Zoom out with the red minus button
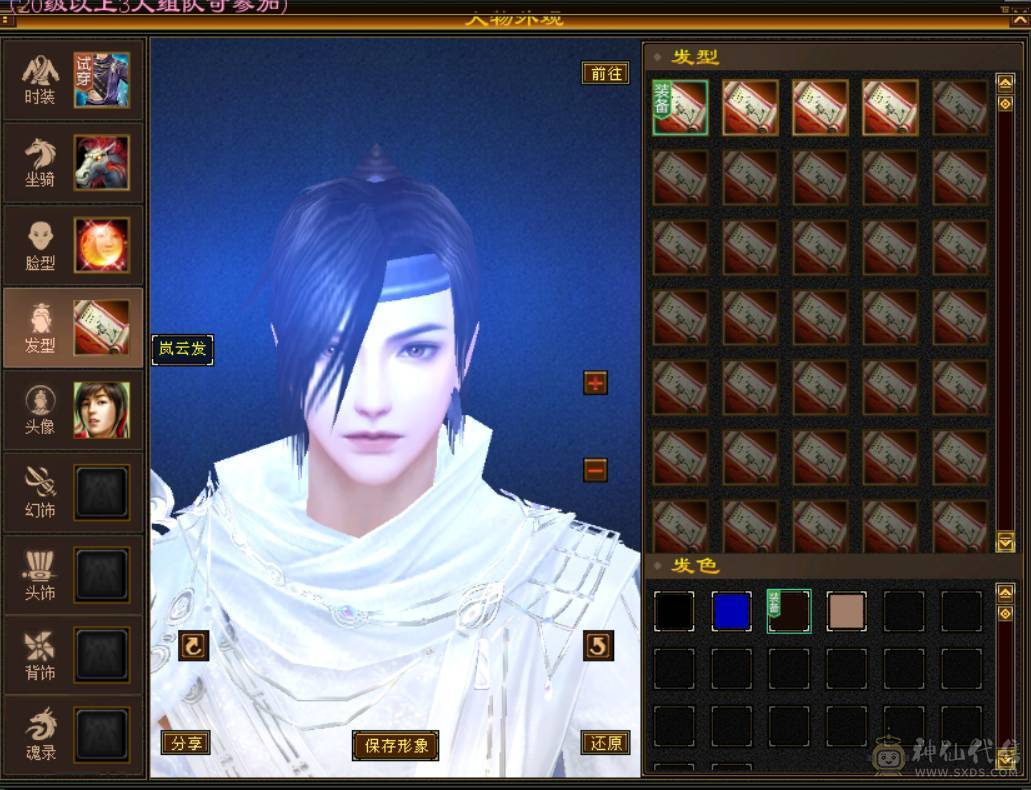Viewport: 1031px width, 790px height. tap(595, 469)
